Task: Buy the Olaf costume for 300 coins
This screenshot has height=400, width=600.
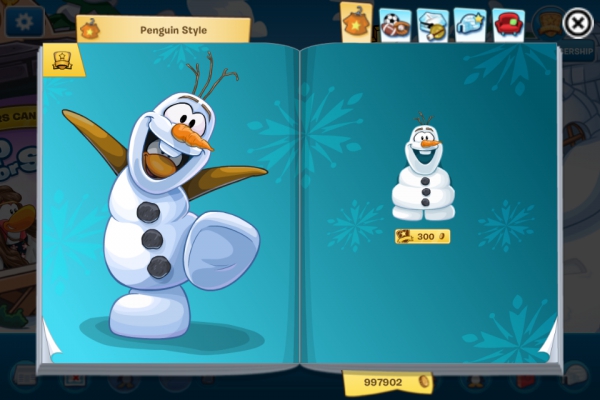Action: (422, 237)
